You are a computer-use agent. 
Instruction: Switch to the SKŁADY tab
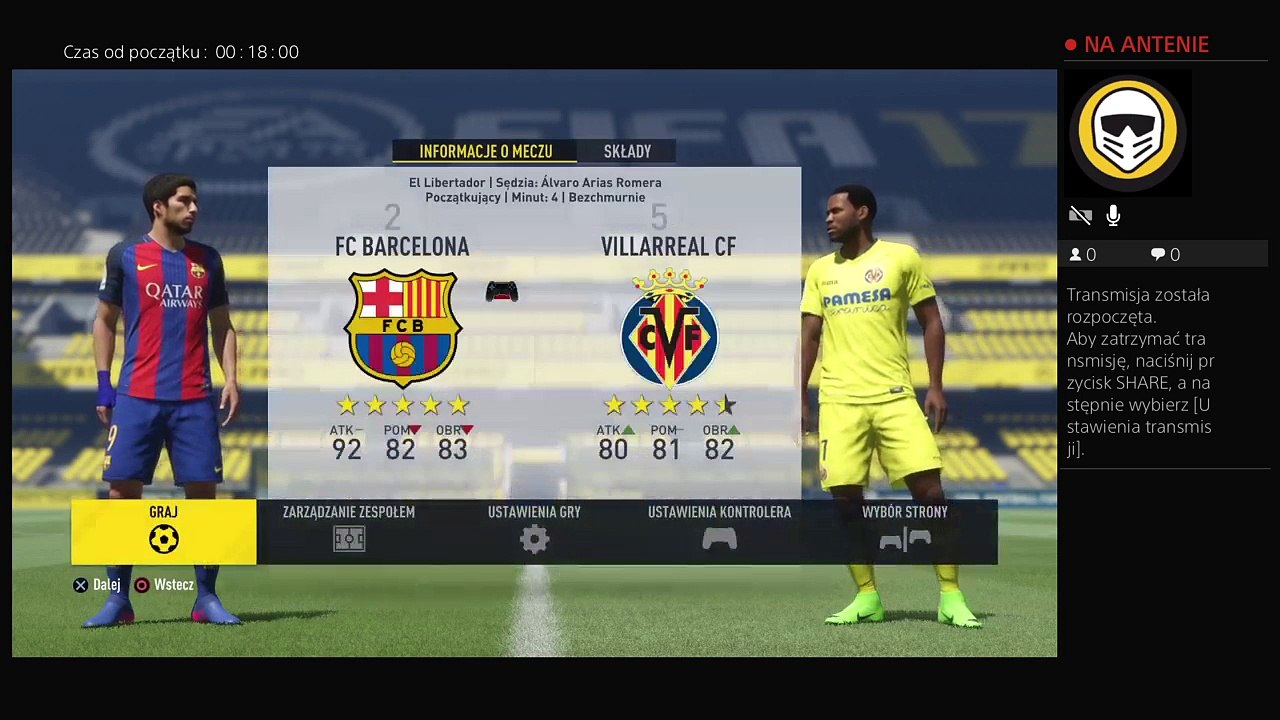627,152
